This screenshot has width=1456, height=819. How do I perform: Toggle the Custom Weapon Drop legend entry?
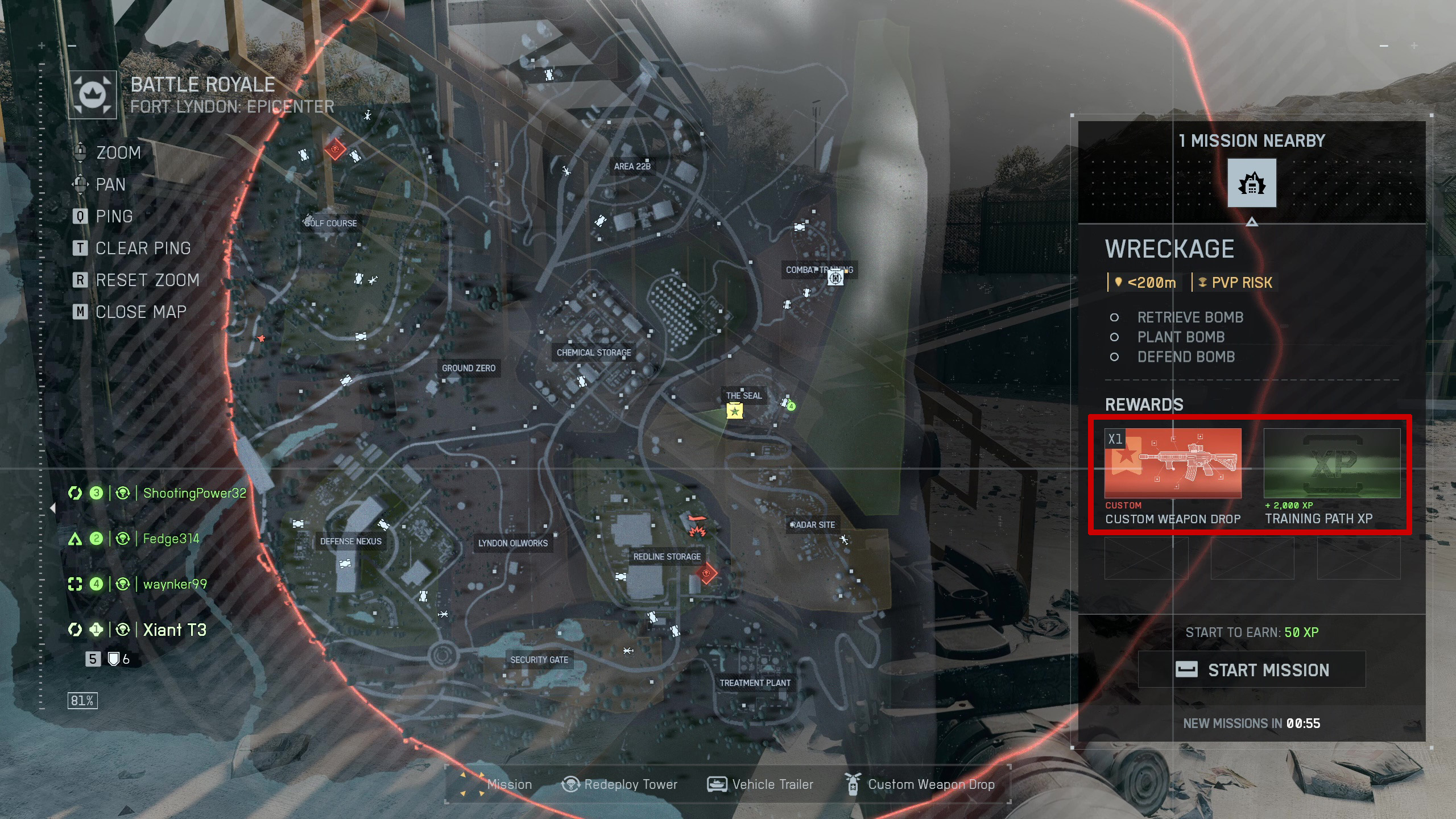[x=920, y=784]
